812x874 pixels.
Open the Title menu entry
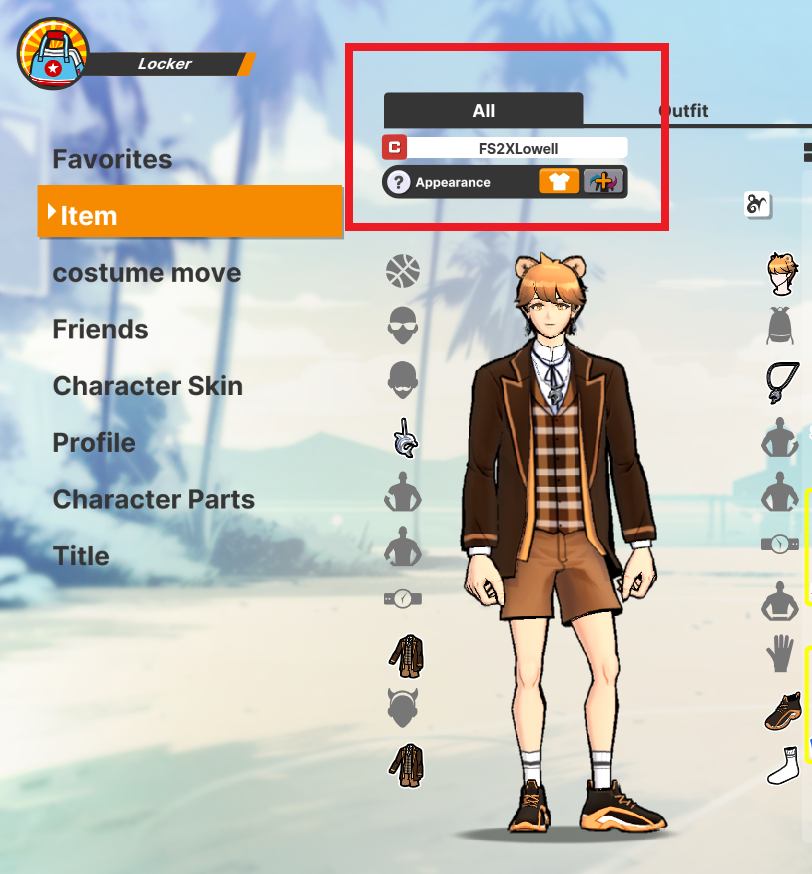coord(81,556)
